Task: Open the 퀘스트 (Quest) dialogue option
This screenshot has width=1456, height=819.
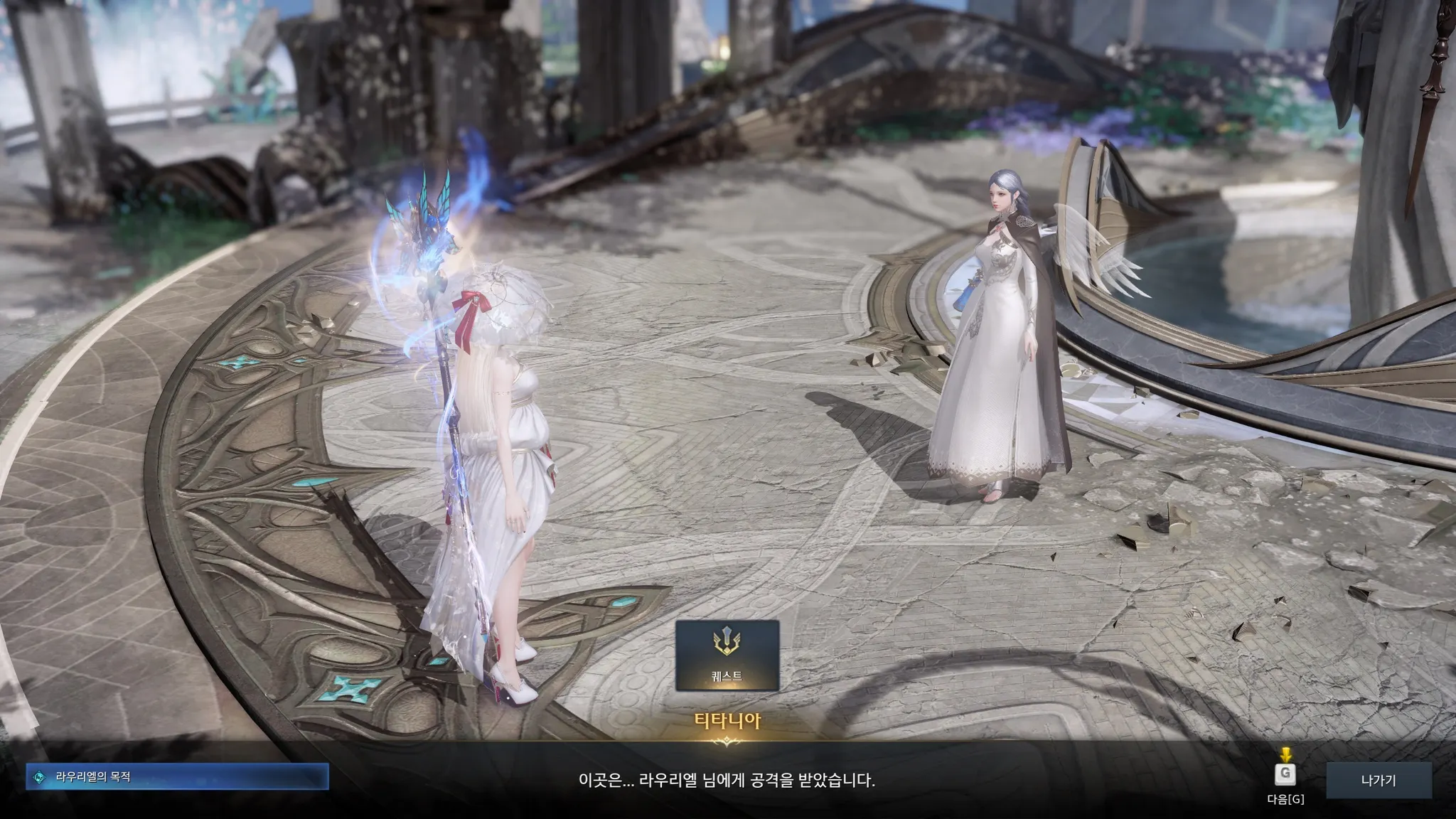Action: [727, 655]
